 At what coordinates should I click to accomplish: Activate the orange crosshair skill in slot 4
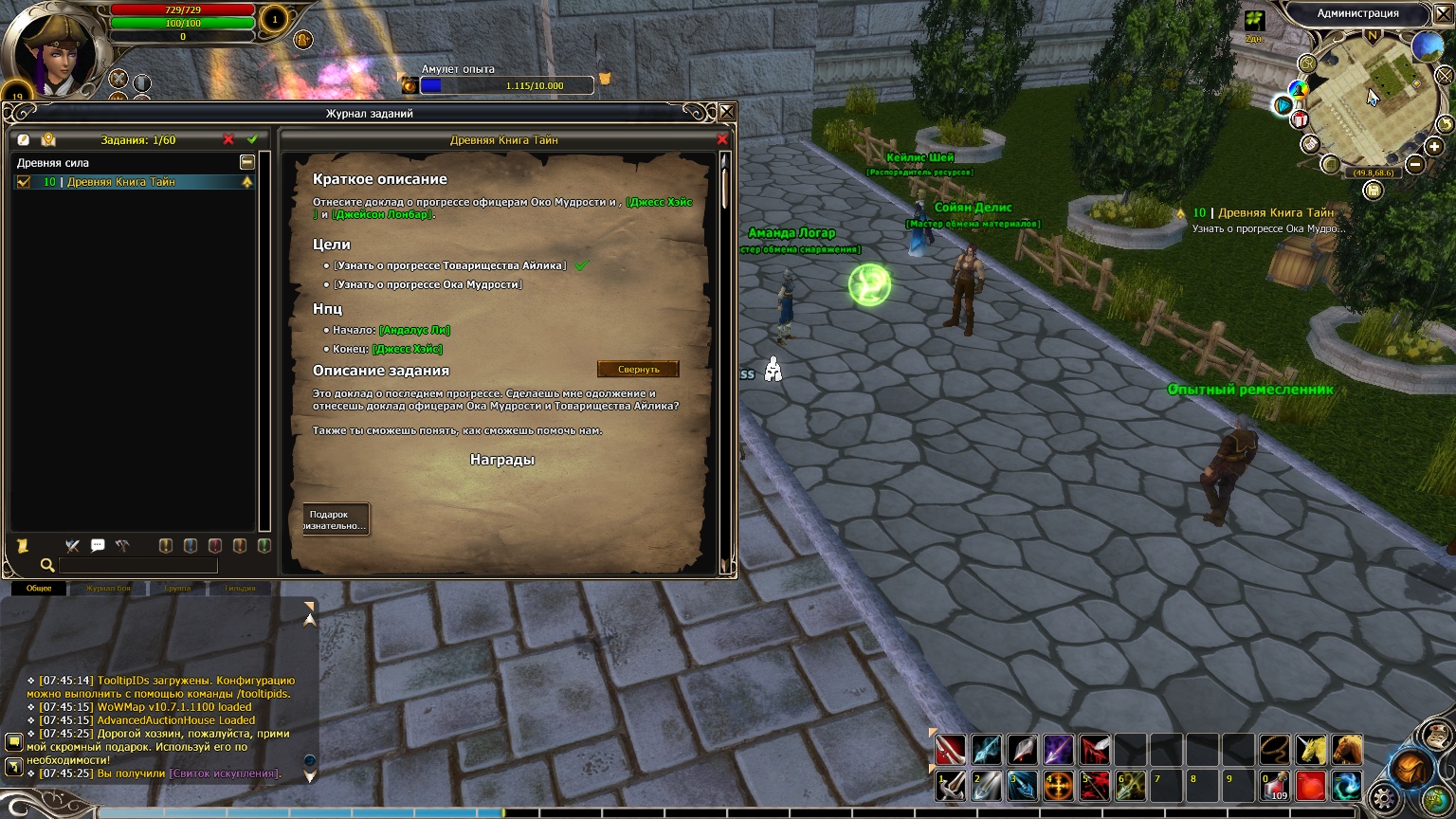click(1058, 786)
